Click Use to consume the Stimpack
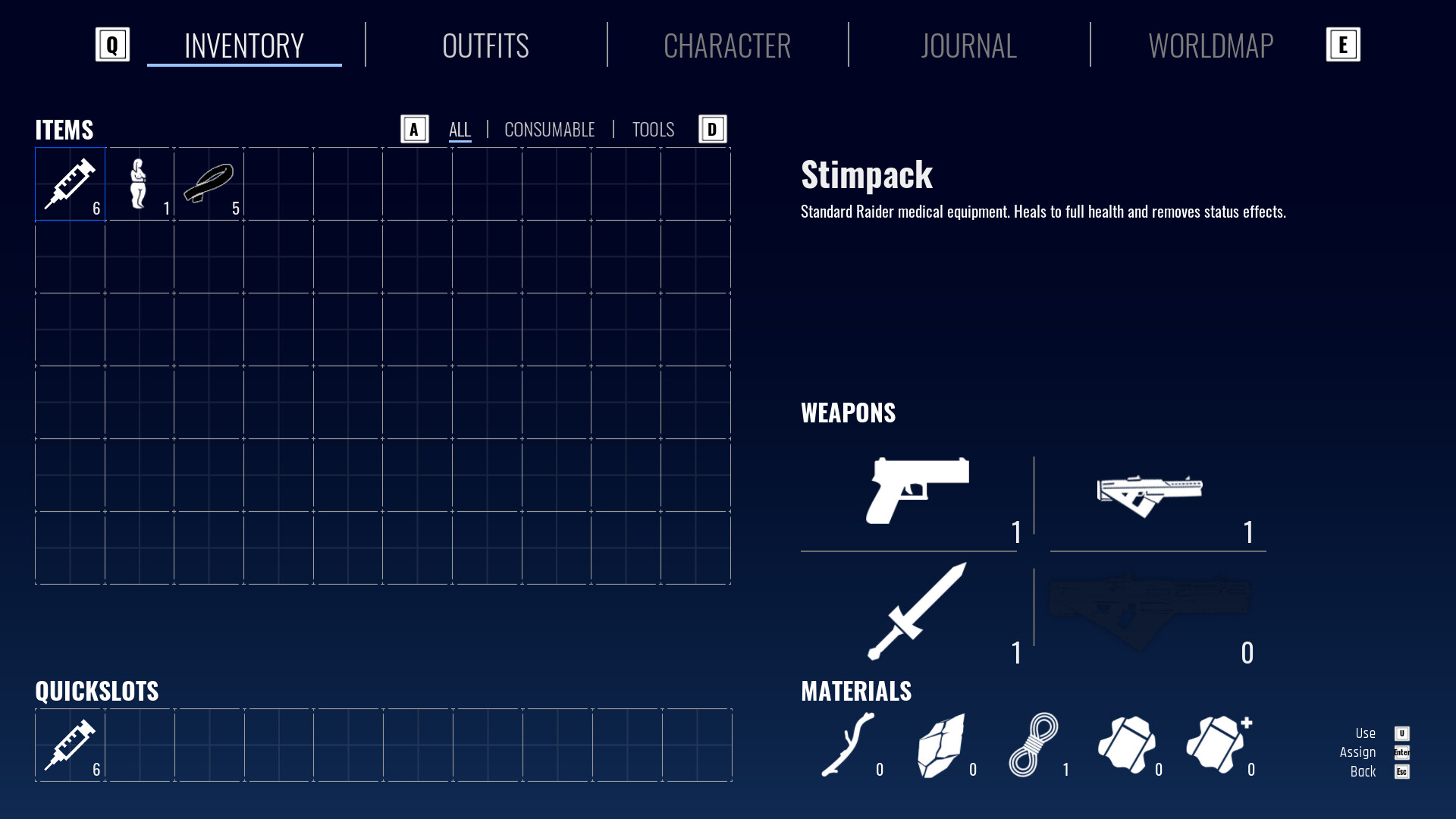 (x=1366, y=733)
